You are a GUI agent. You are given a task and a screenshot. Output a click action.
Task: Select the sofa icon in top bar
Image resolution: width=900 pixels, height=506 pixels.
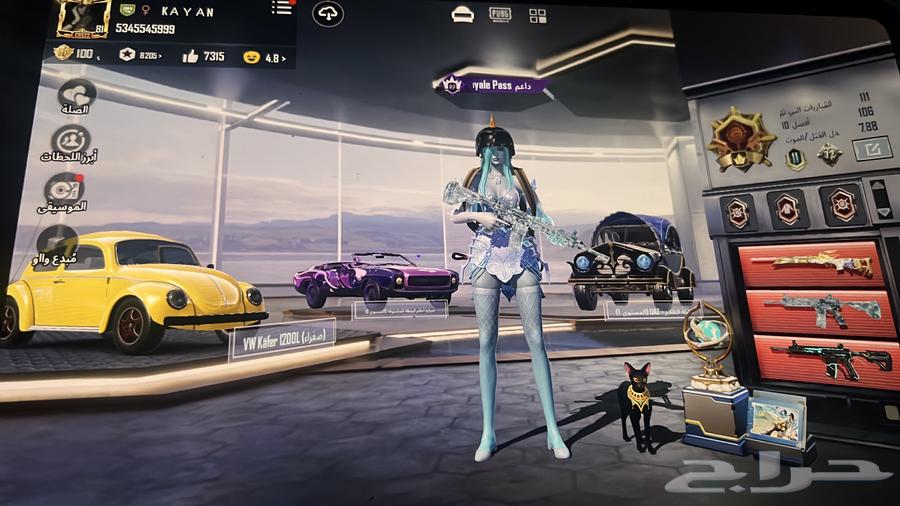point(462,14)
